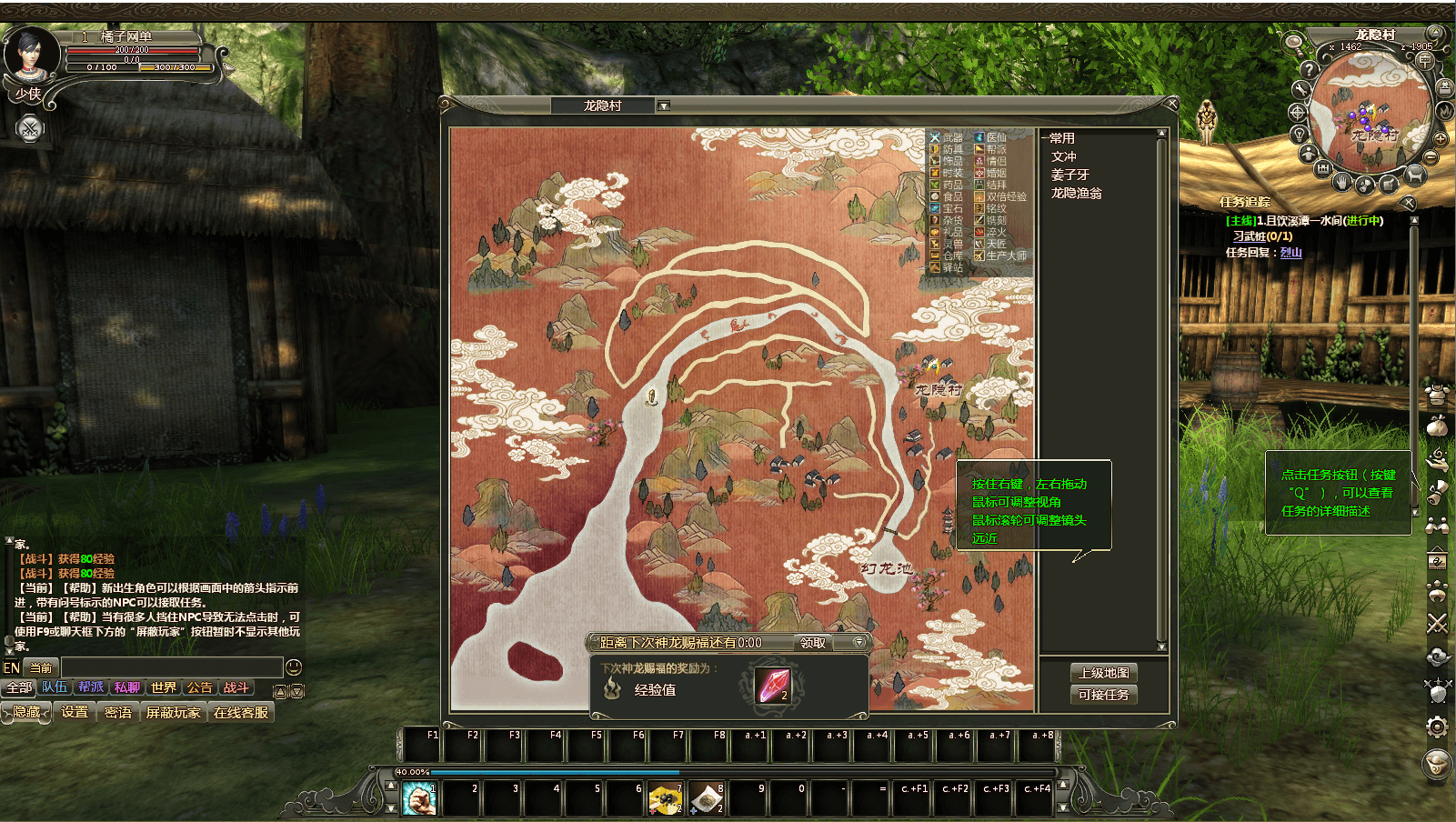Click the 设置 button below chat
1456x822 pixels.
(x=75, y=712)
